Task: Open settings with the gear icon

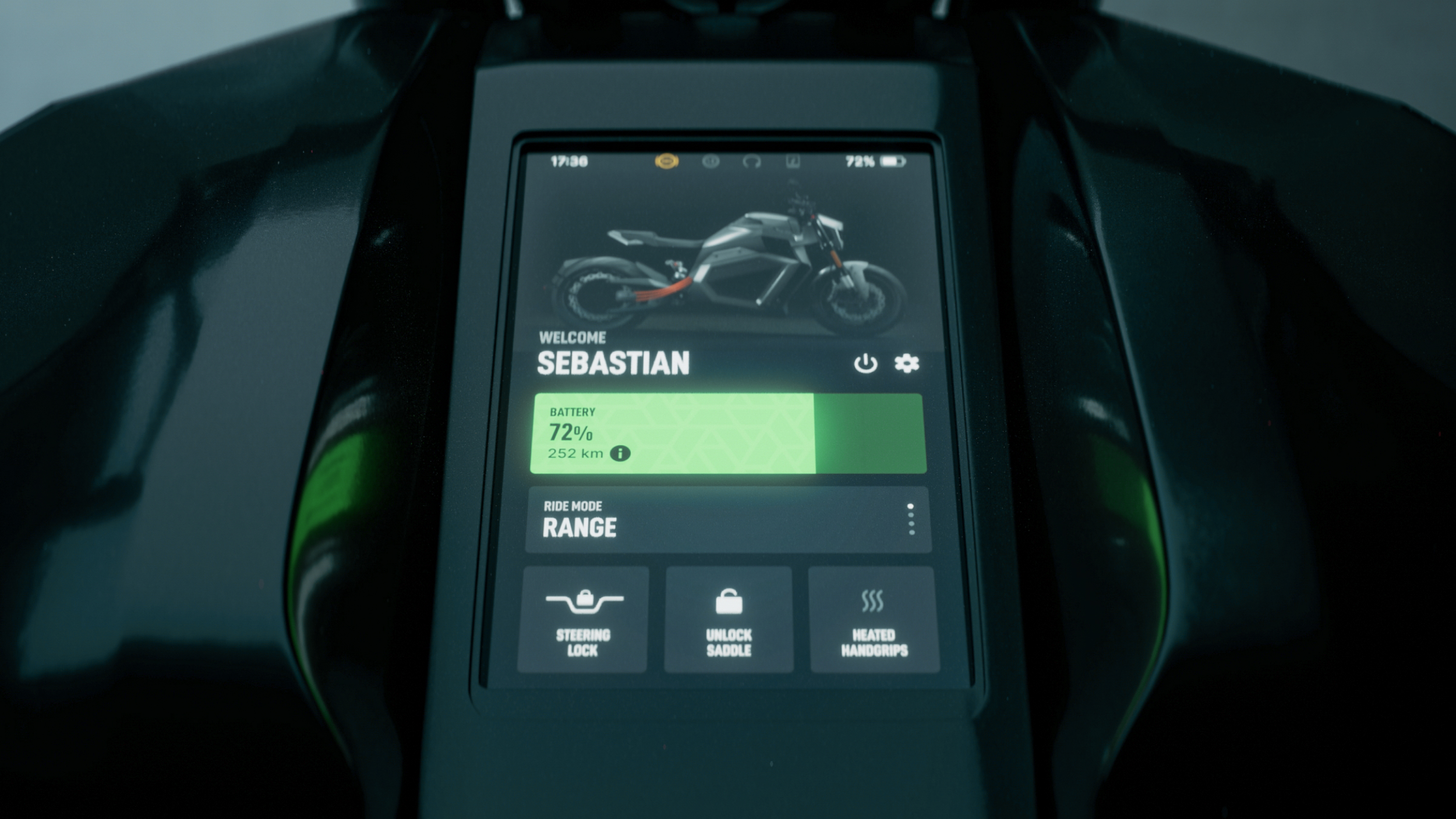Action: [907, 363]
